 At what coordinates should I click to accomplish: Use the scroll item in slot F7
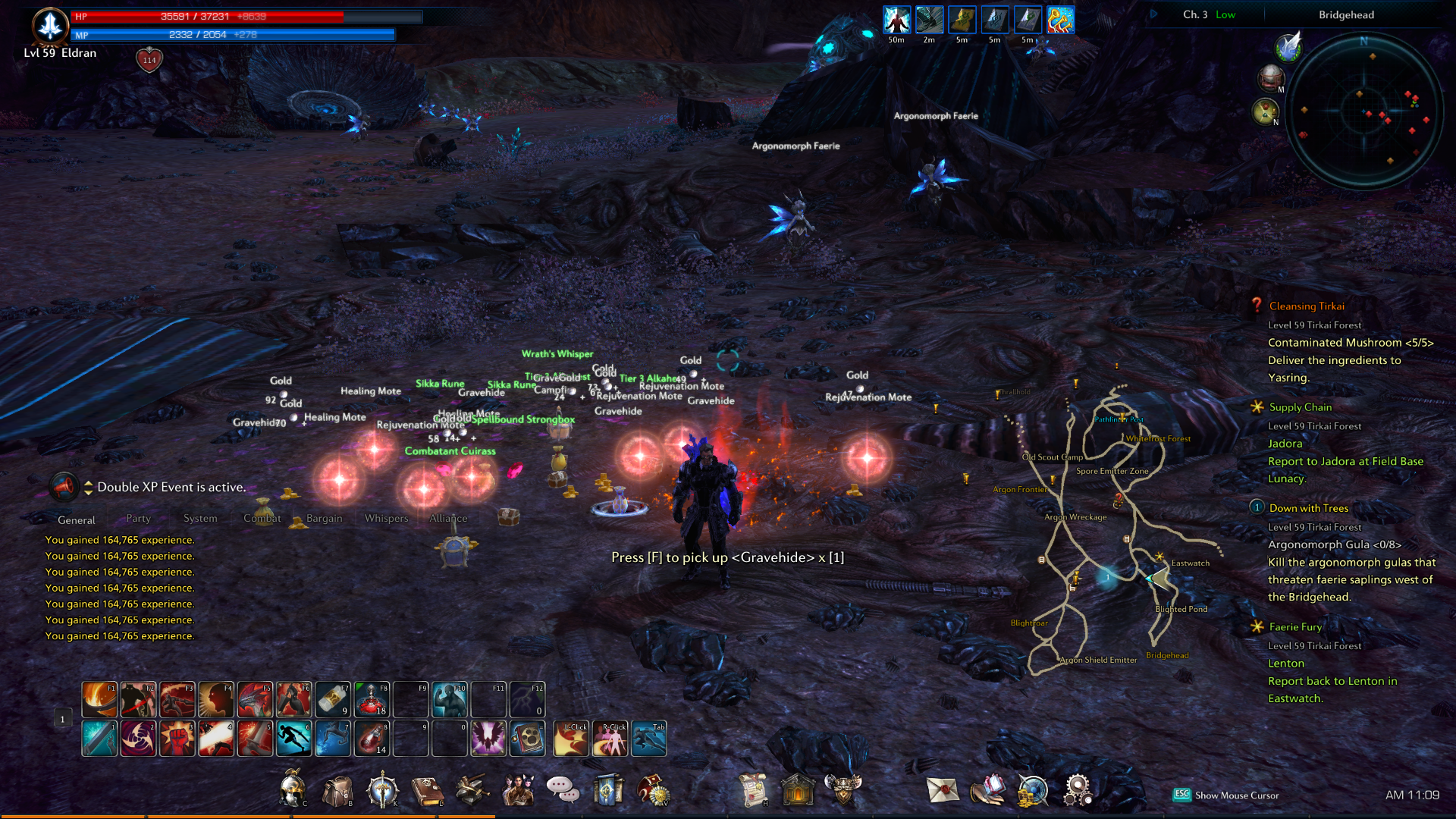point(333,699)
